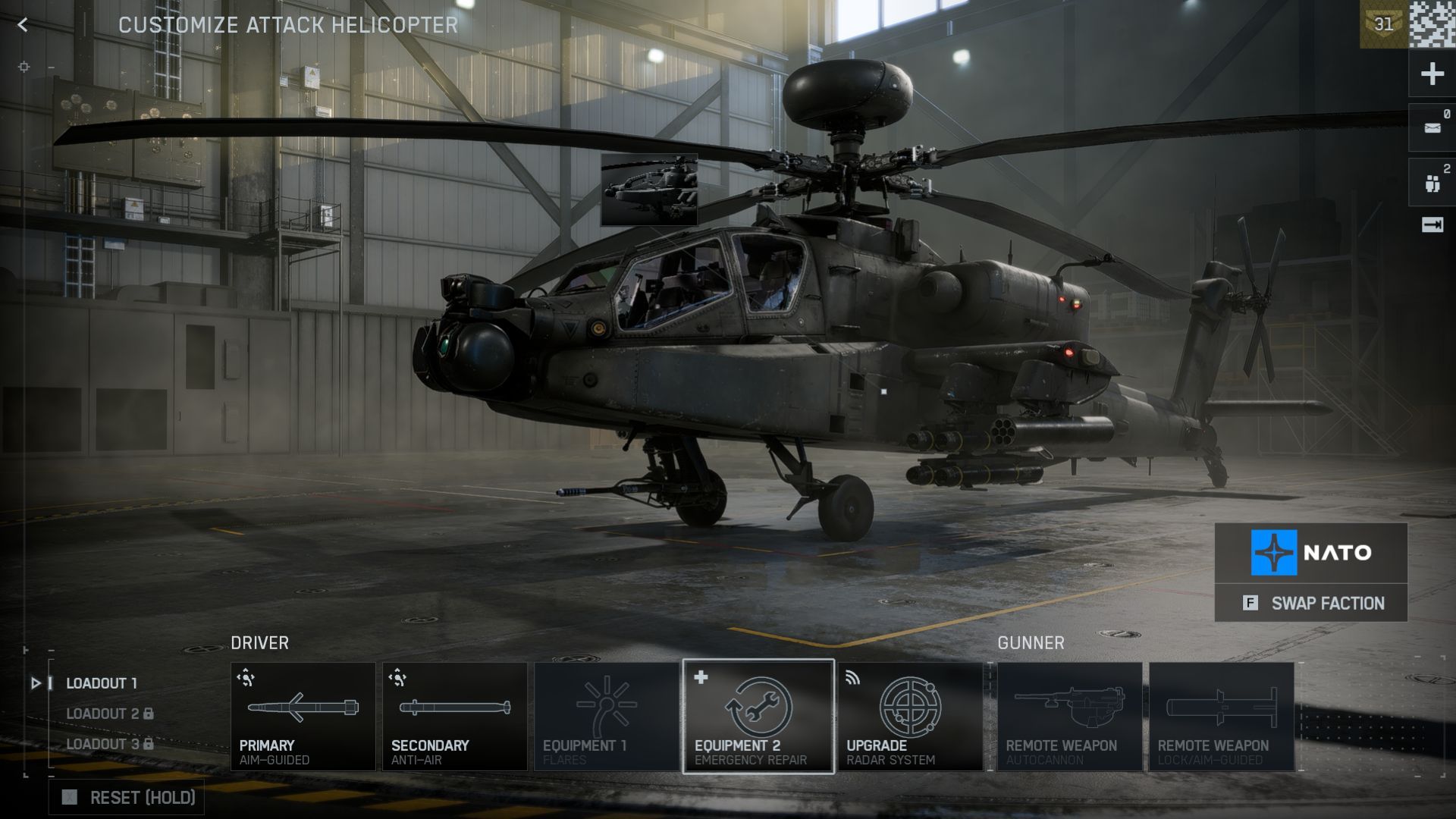Open the Upgrade Radar System slot

910,717
